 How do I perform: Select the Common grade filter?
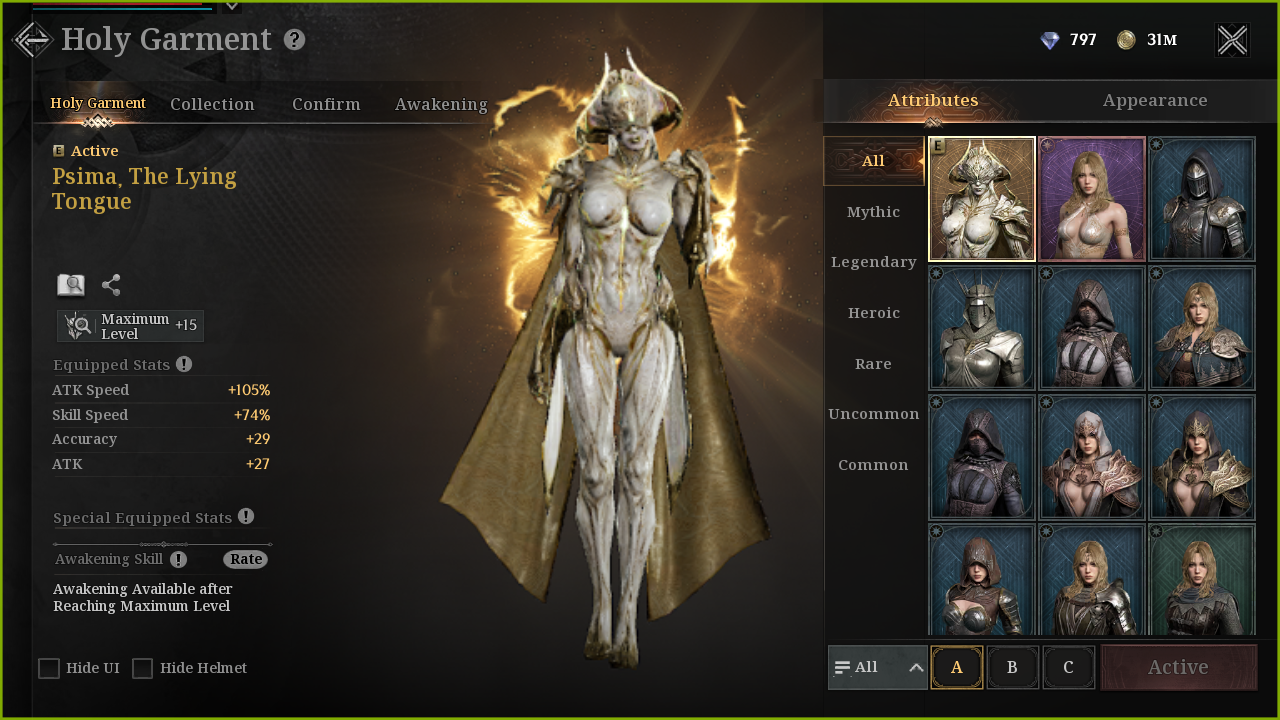tap(873, 465)
